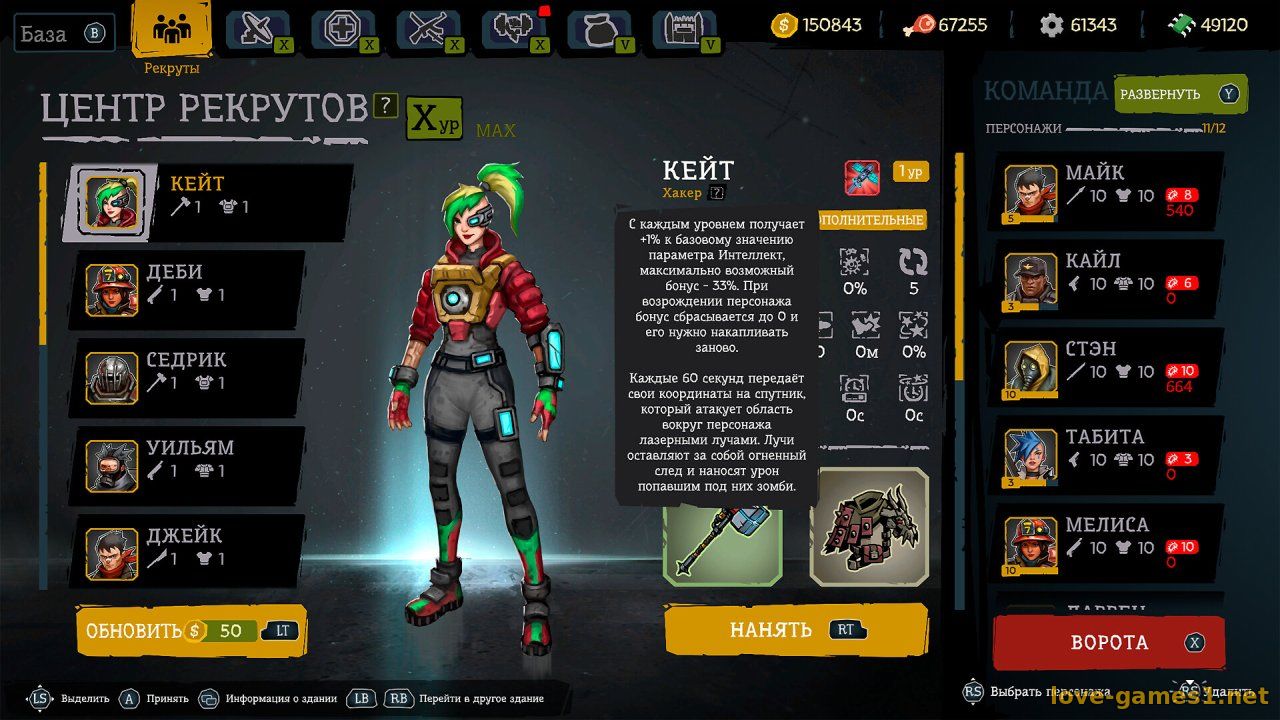Open the fortress gate building tab

tap(685, 30)
